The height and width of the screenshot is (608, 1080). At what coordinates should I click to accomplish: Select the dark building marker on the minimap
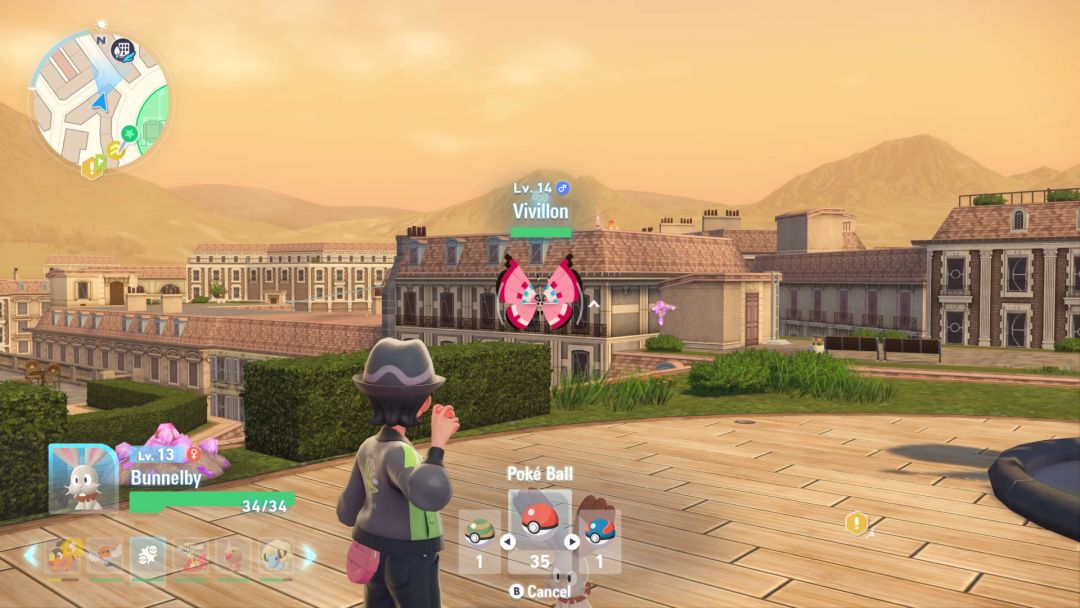point(123,49)
